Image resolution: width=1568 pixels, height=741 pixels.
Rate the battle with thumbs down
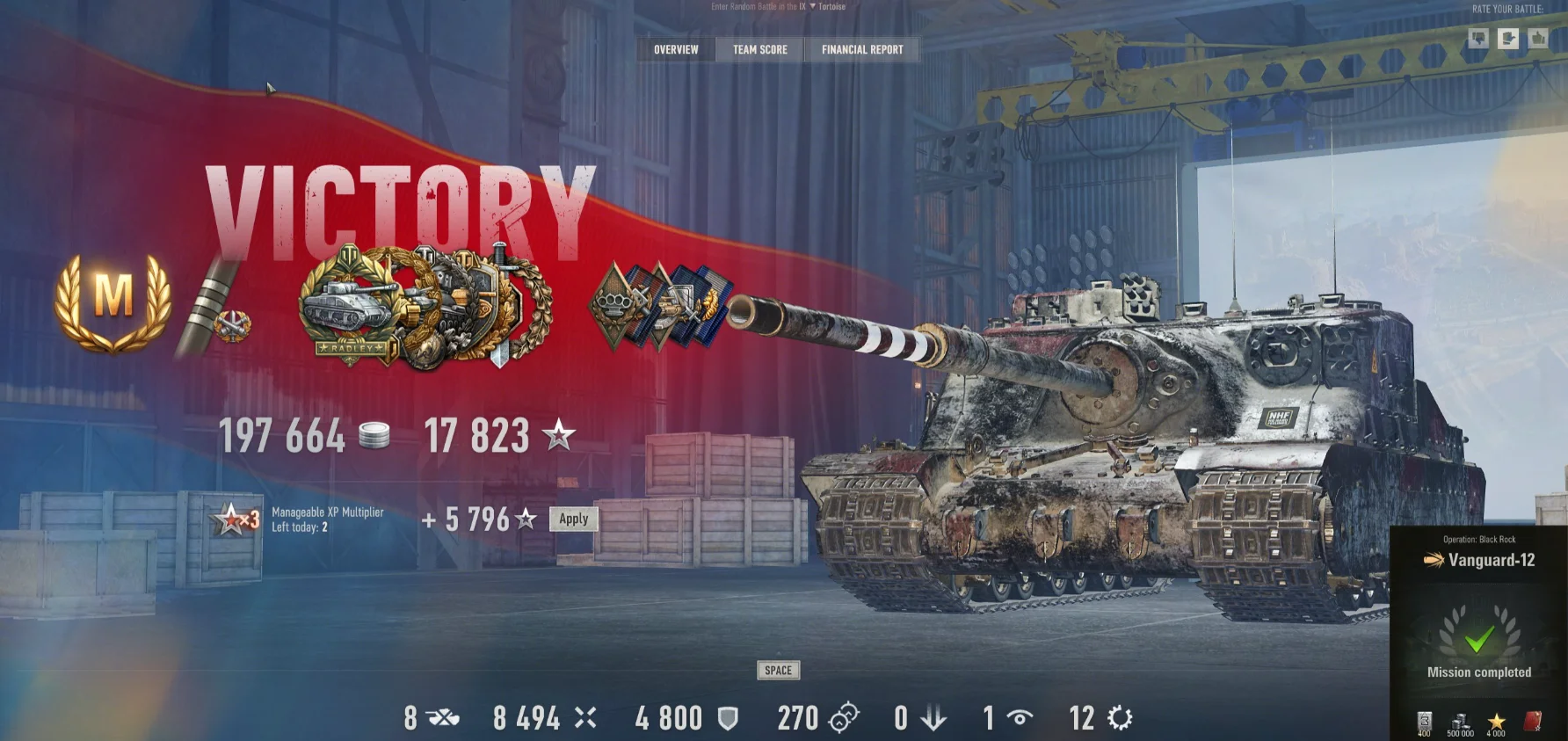(x=1479, y=38)
